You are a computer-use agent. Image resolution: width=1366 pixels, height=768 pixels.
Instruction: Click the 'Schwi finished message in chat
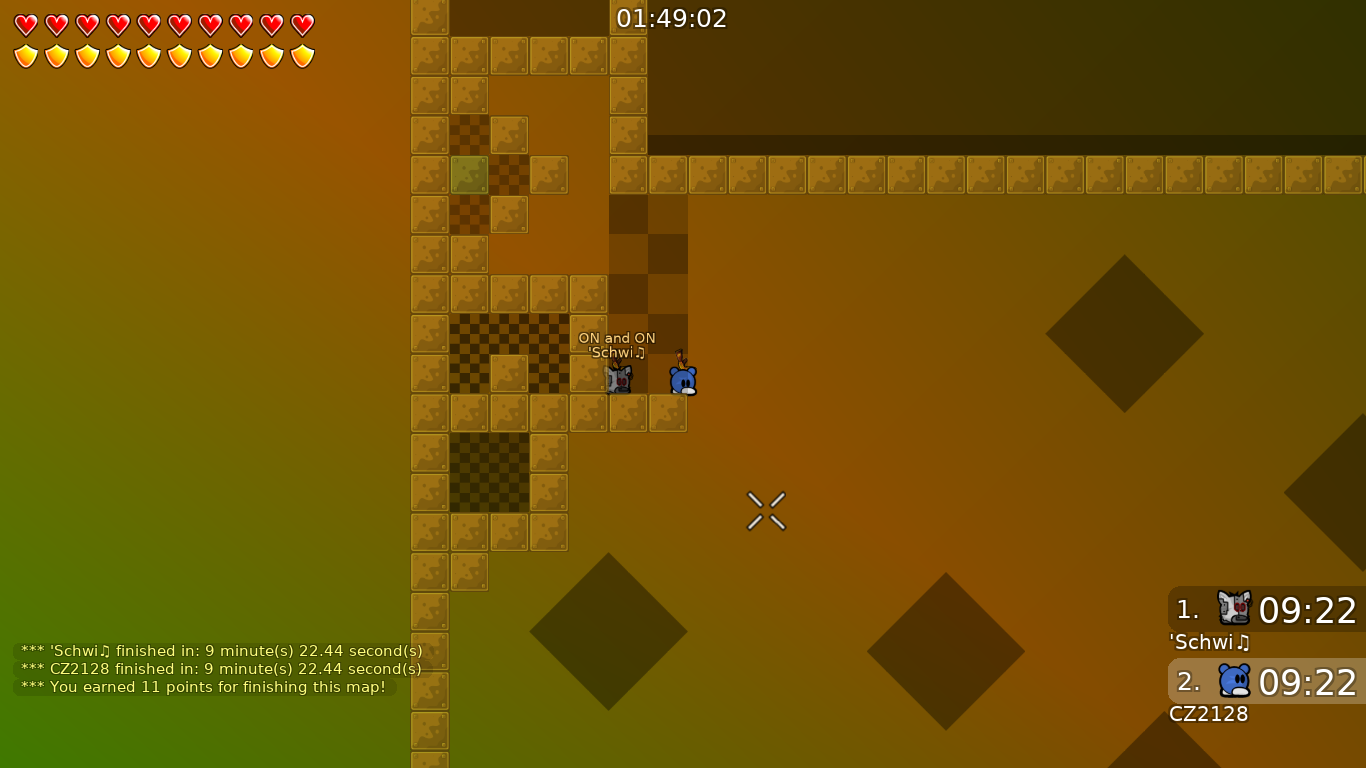pyautogui.click(x=220, y=650)
